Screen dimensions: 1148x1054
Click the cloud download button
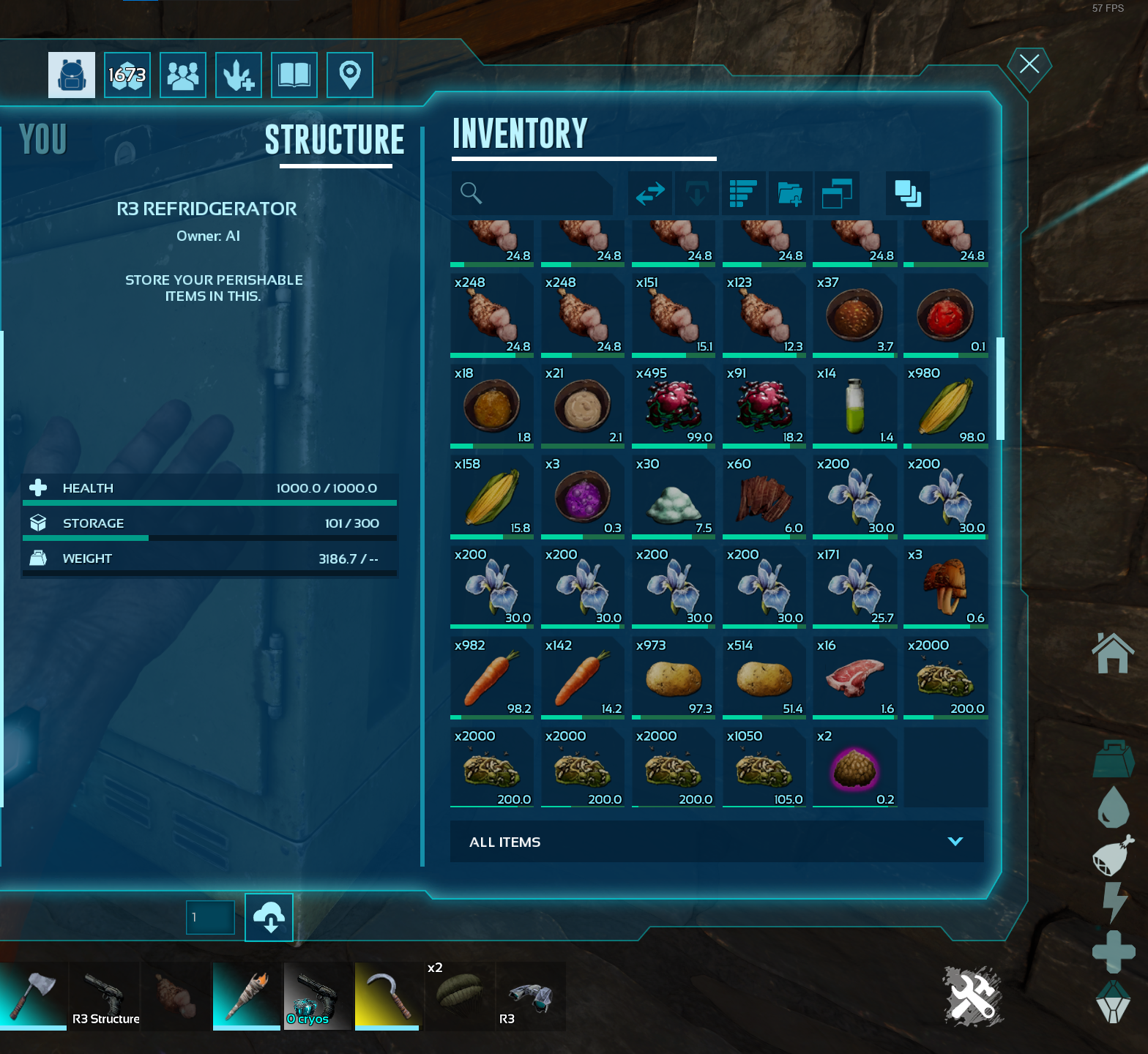[269, 917]
